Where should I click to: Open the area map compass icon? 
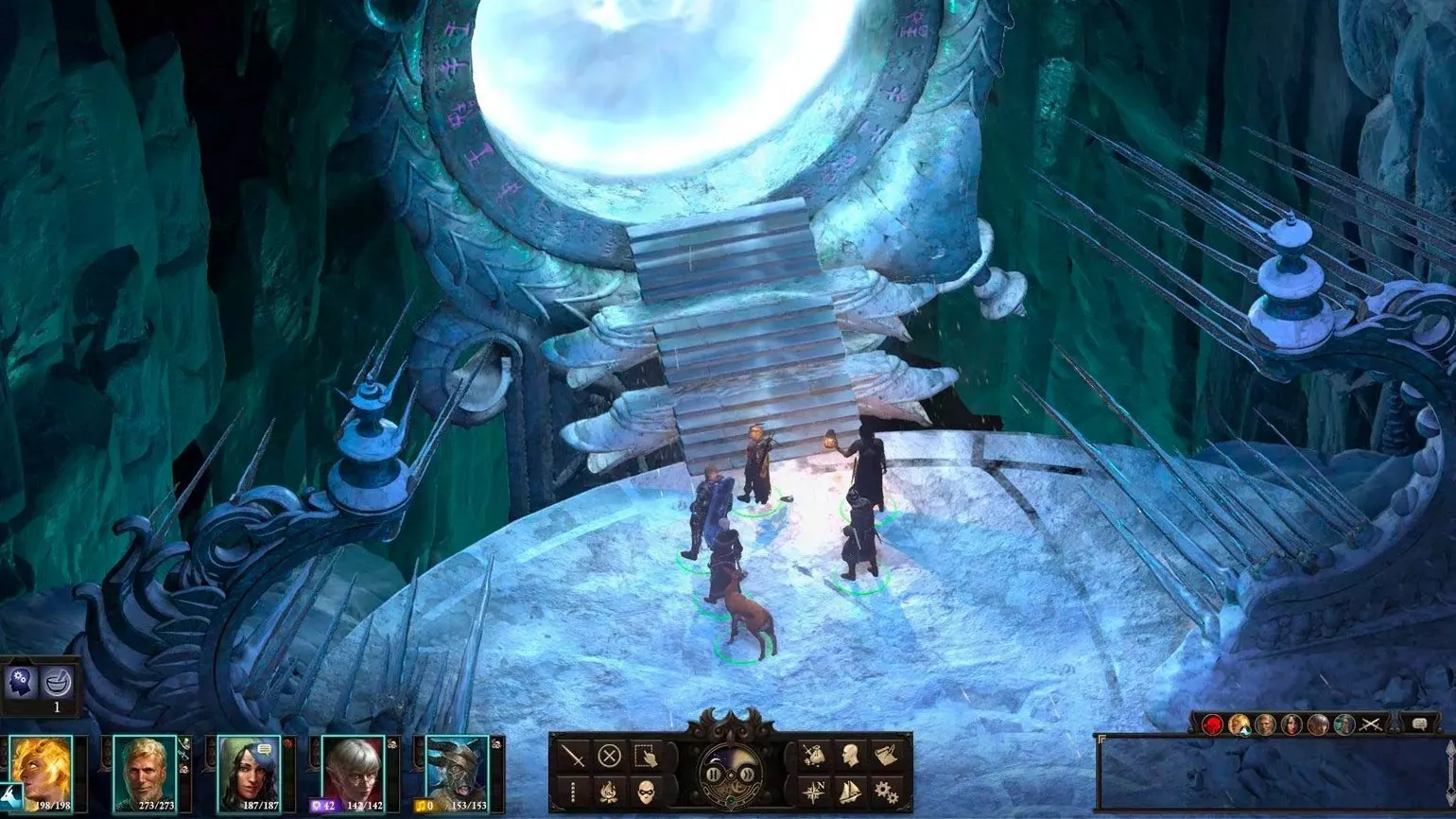pos(812,790)
